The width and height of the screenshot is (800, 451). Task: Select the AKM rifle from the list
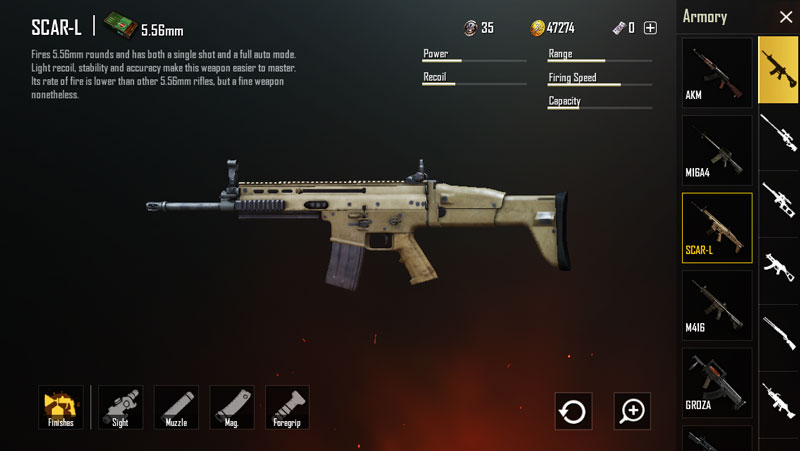pos(717,72)
